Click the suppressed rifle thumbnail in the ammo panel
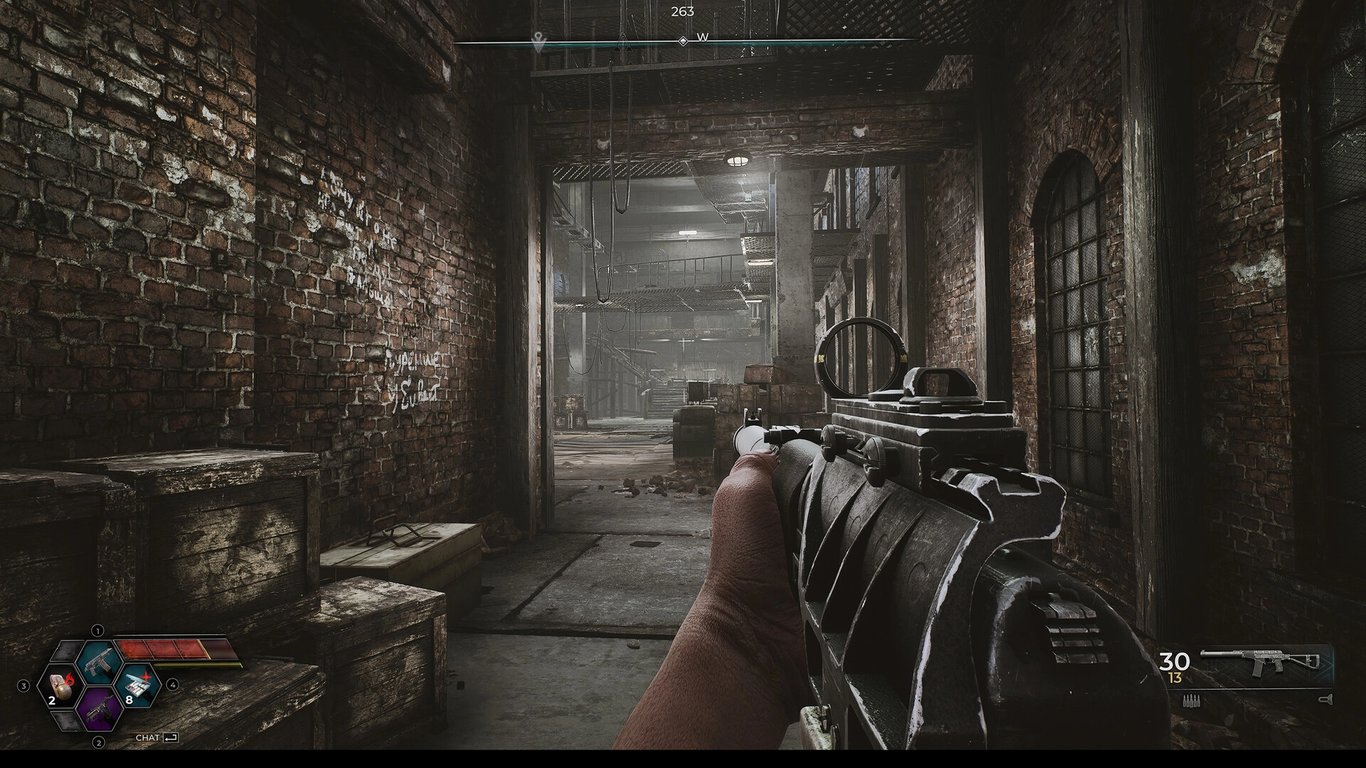 point(1260,661)
